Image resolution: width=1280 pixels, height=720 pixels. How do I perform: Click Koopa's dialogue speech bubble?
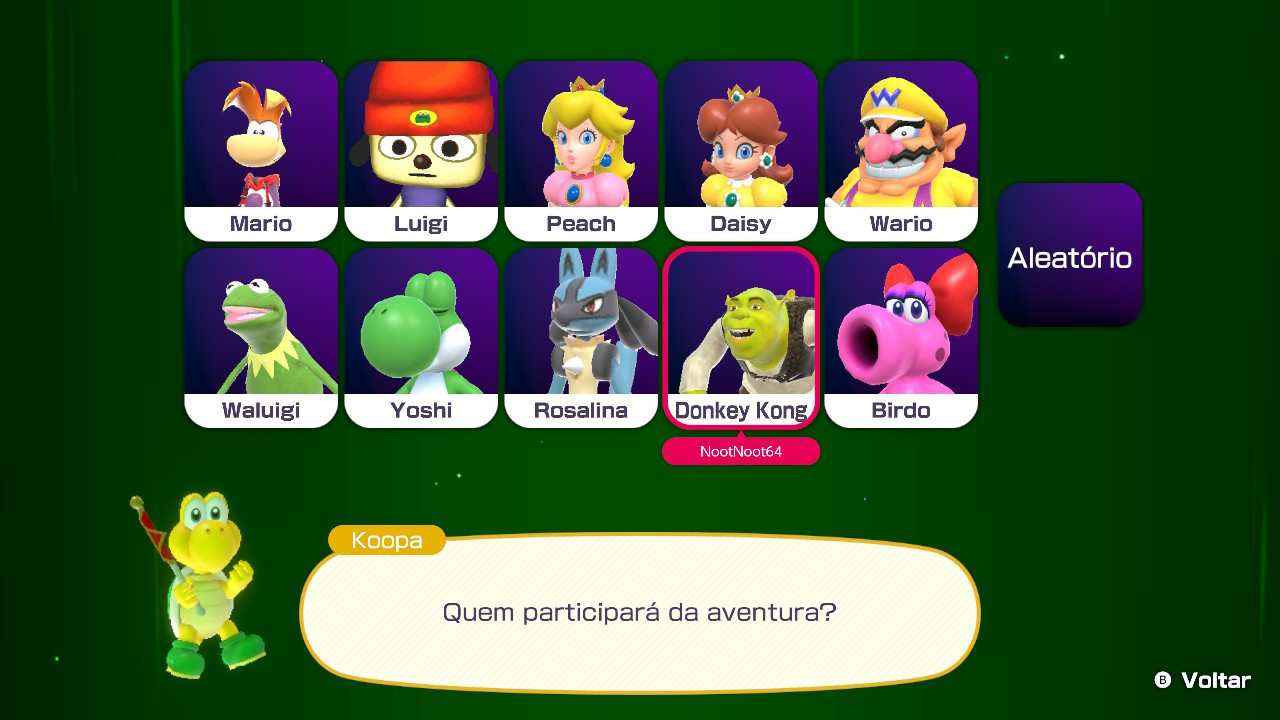[640, 612]
